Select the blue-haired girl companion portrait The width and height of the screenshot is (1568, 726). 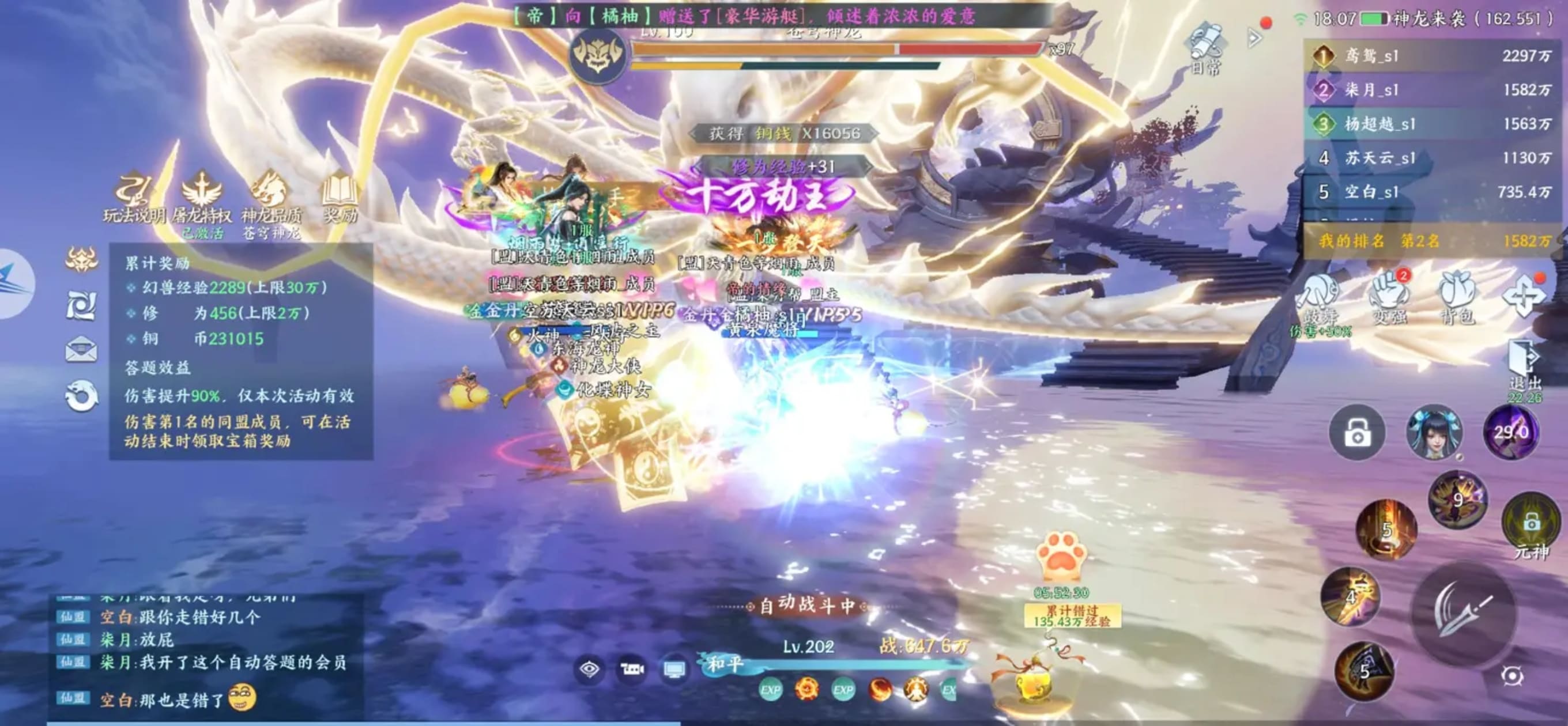click(x=1434, y=432)
